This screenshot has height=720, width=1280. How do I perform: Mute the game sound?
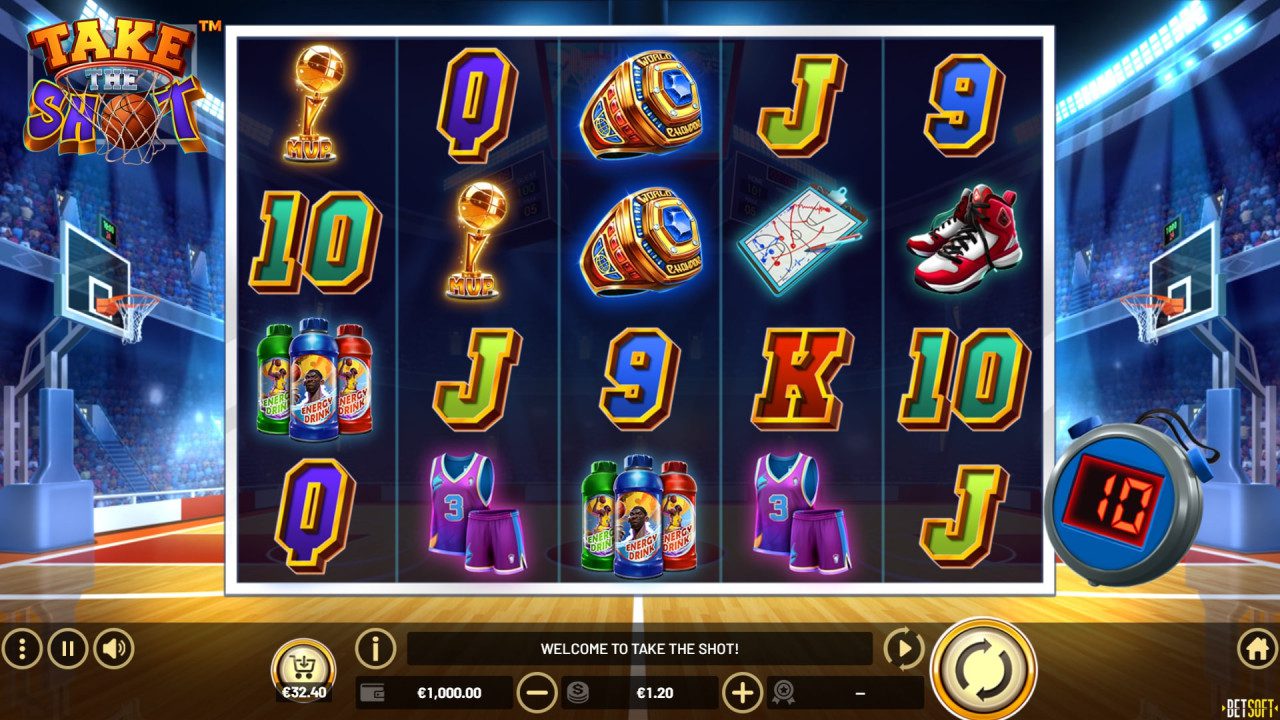click(x=110, y=648)
